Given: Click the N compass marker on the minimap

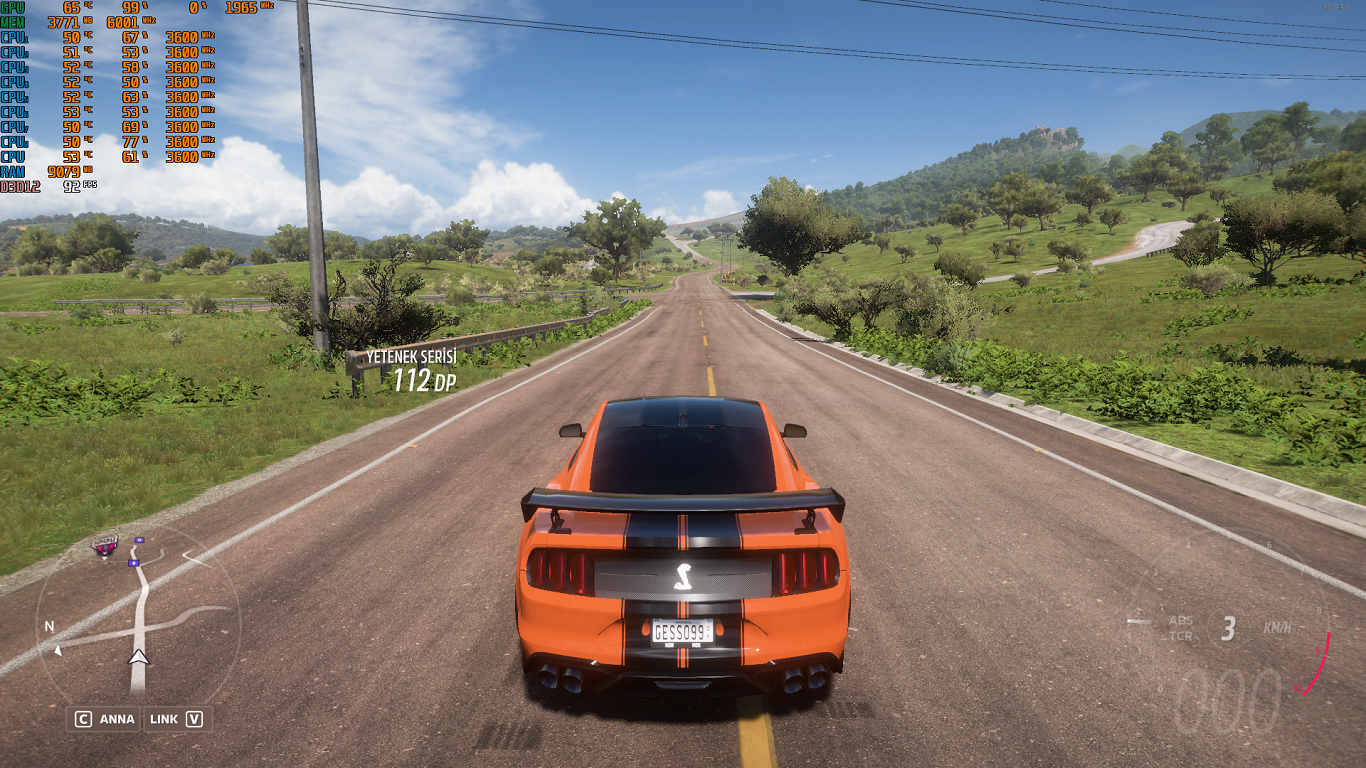Looking at the screenshot, I should click(x=49, y=627).
